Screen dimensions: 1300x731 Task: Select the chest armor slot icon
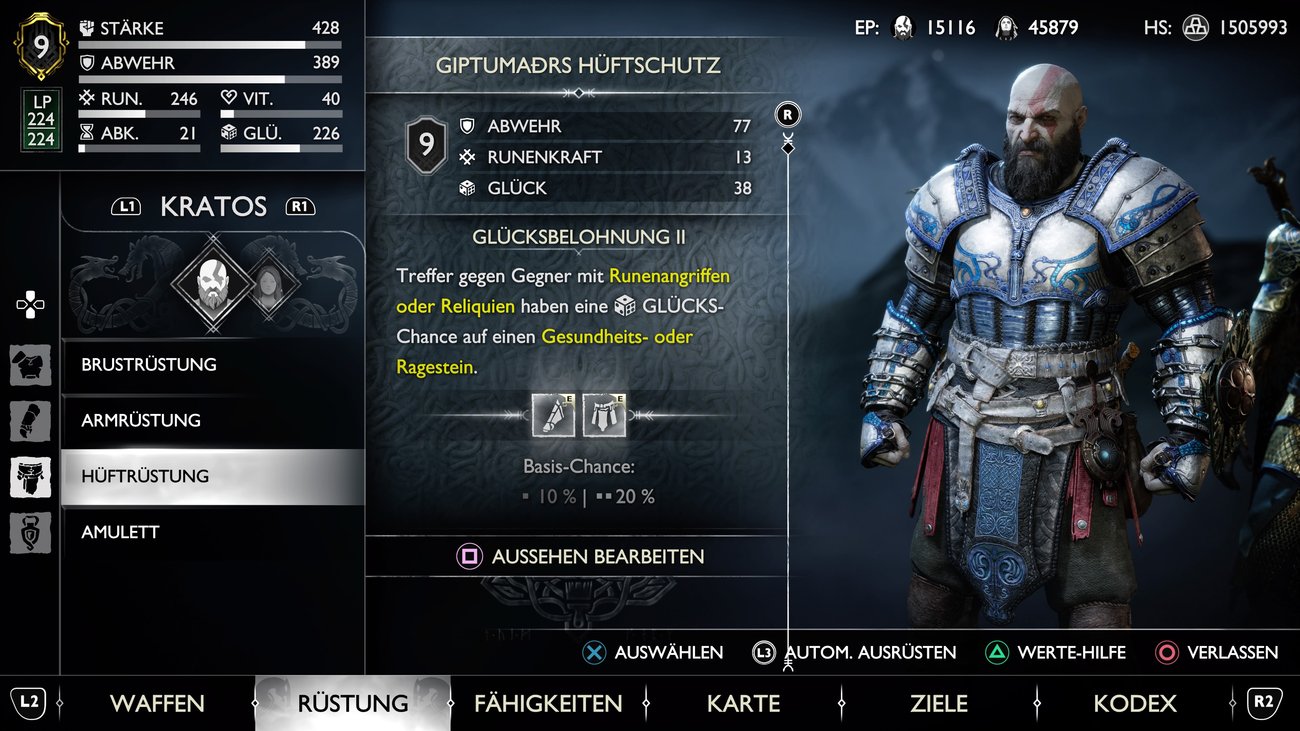pos(30,365)
